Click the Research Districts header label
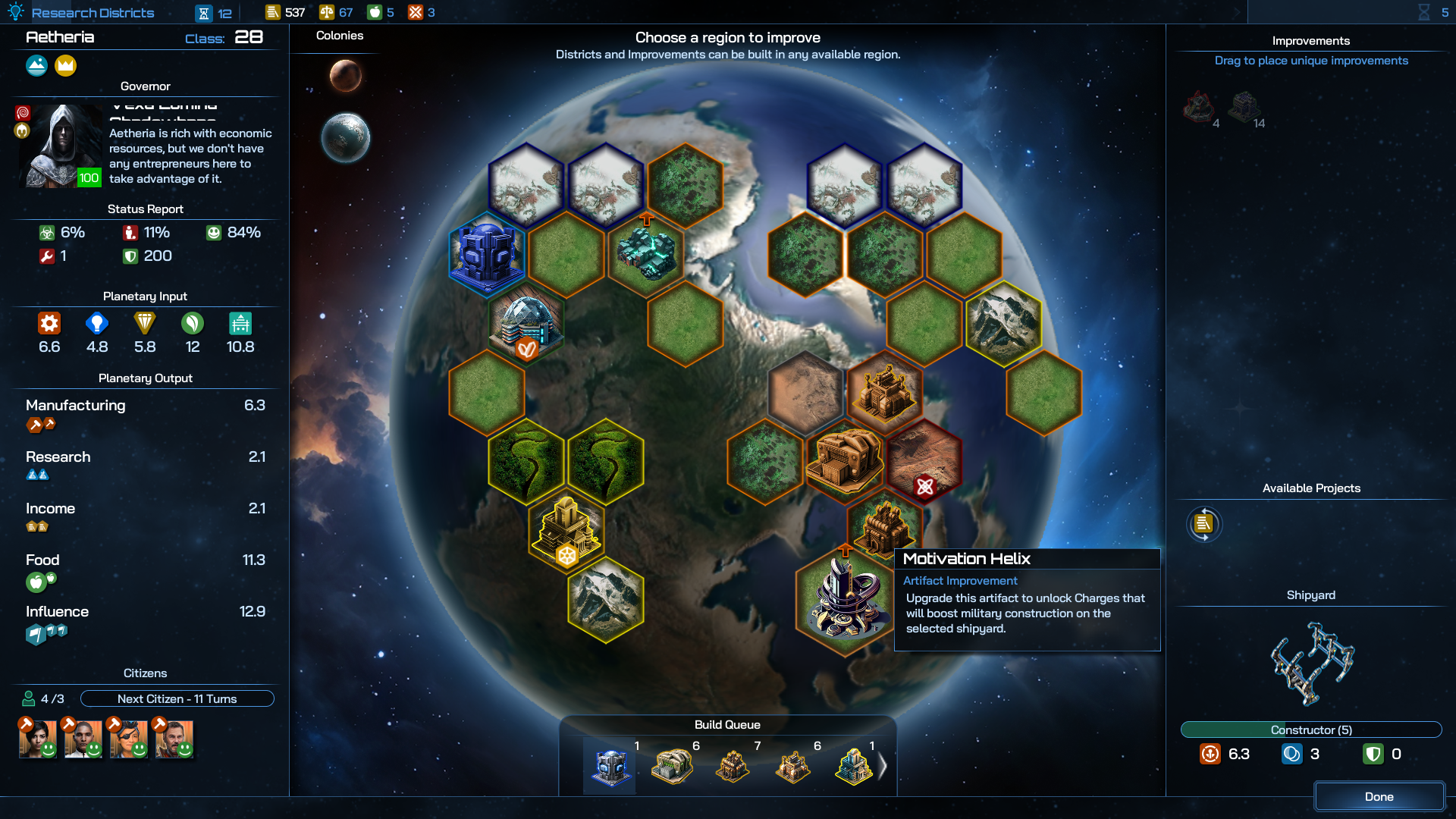Screen dimensions: 1456x819 (93, 13)
